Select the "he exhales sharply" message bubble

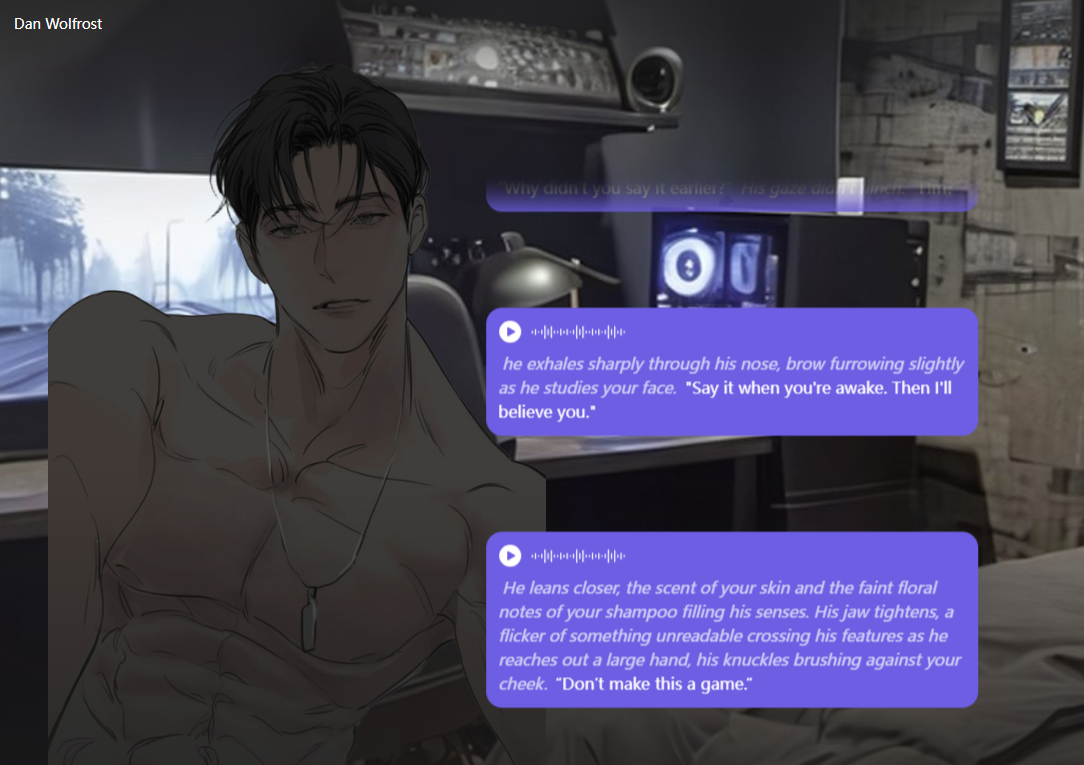(731, 387)
